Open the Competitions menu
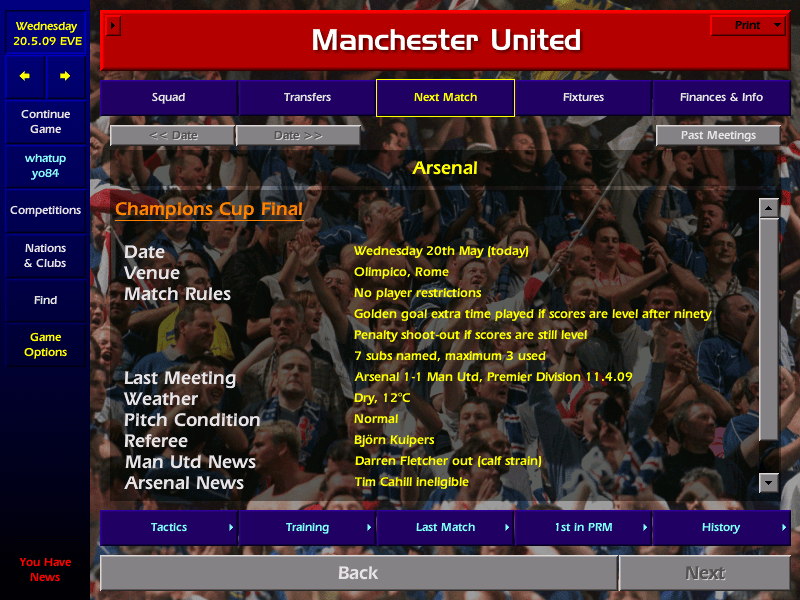 (x=45, y=210)
